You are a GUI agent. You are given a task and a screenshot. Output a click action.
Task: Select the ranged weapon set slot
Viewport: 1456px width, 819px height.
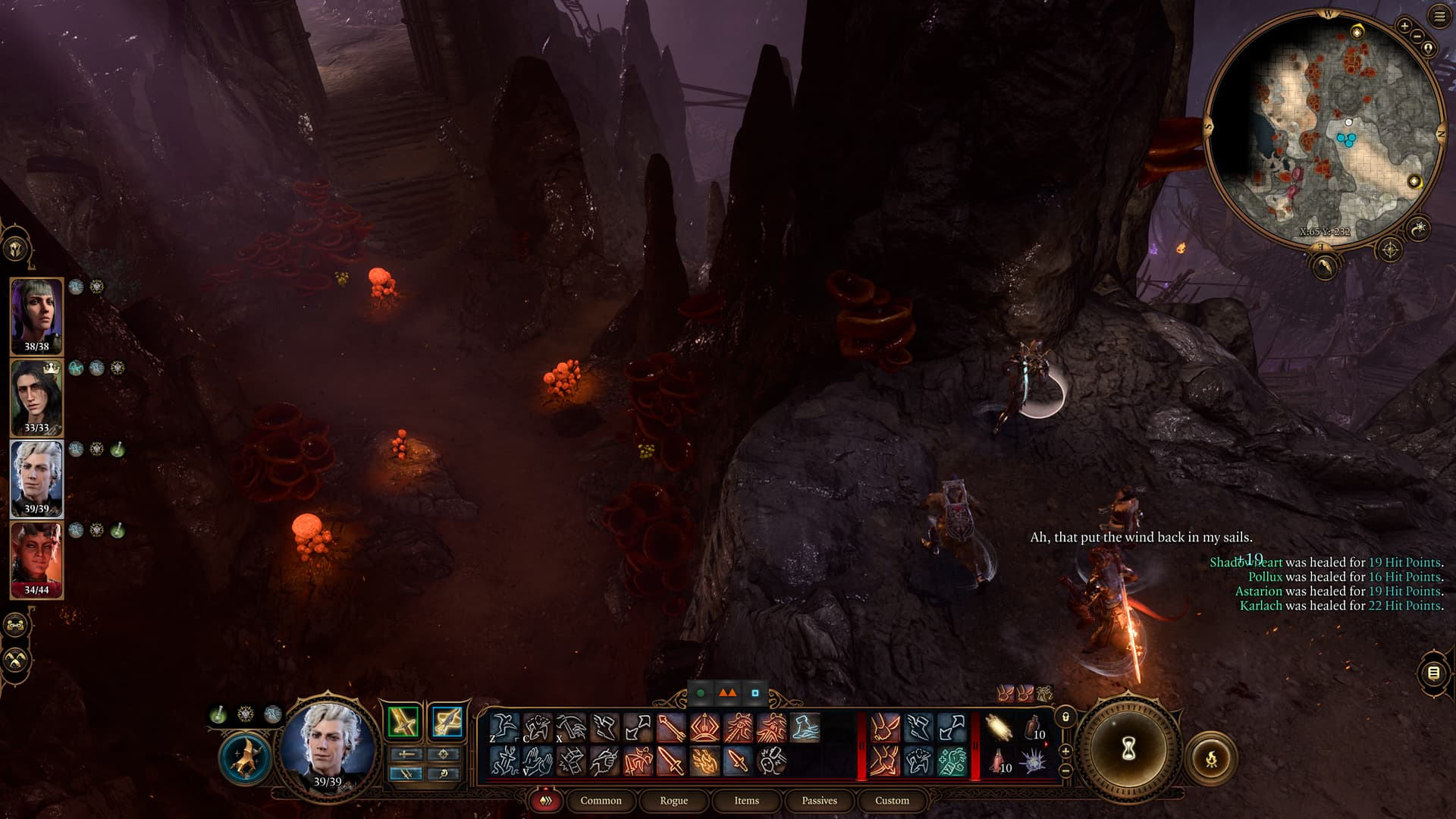point(447,721)
